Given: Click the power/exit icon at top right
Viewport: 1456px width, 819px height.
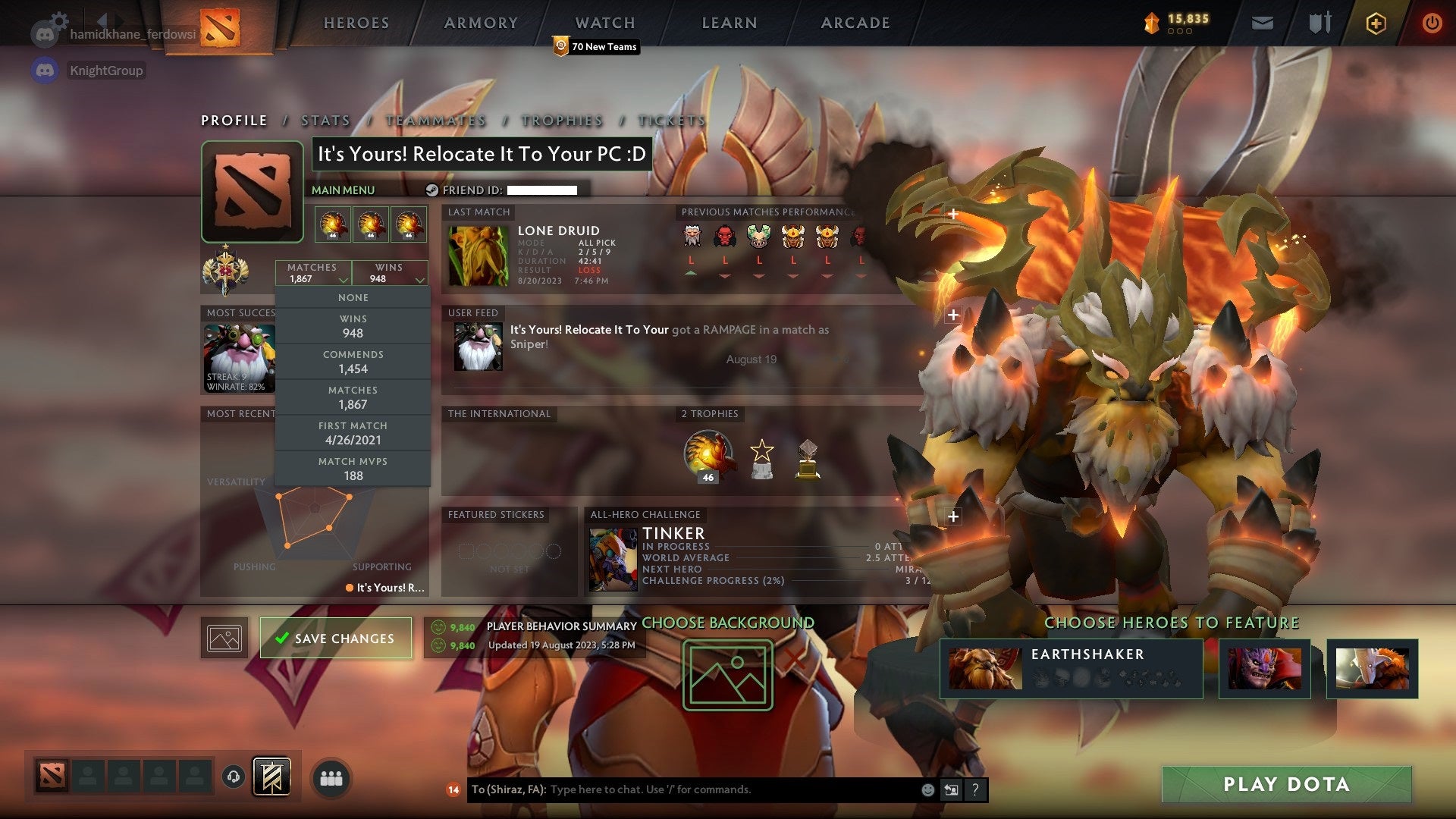Looking at the screenshot, I should (x=1432, y=23).
